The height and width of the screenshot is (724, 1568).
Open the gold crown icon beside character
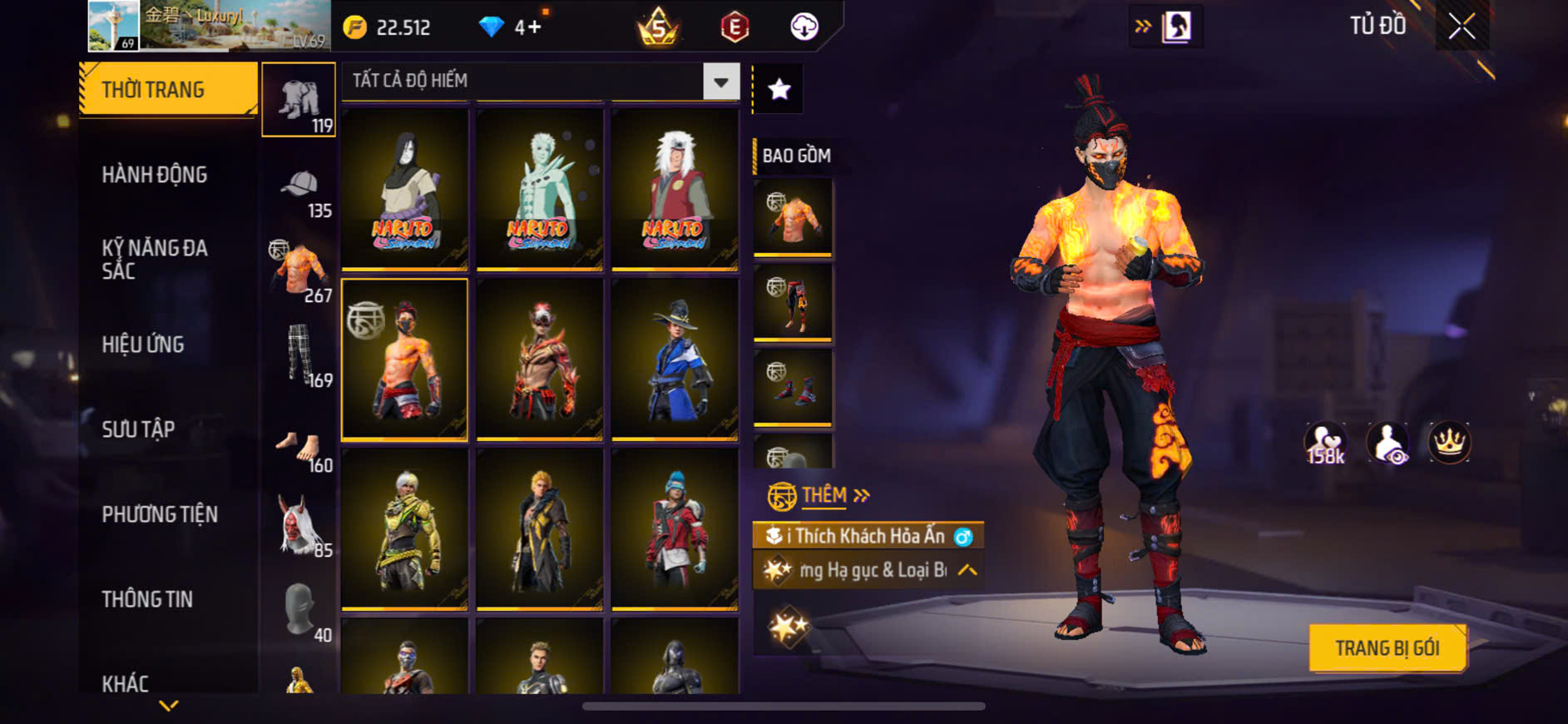tap(1449, 443)
